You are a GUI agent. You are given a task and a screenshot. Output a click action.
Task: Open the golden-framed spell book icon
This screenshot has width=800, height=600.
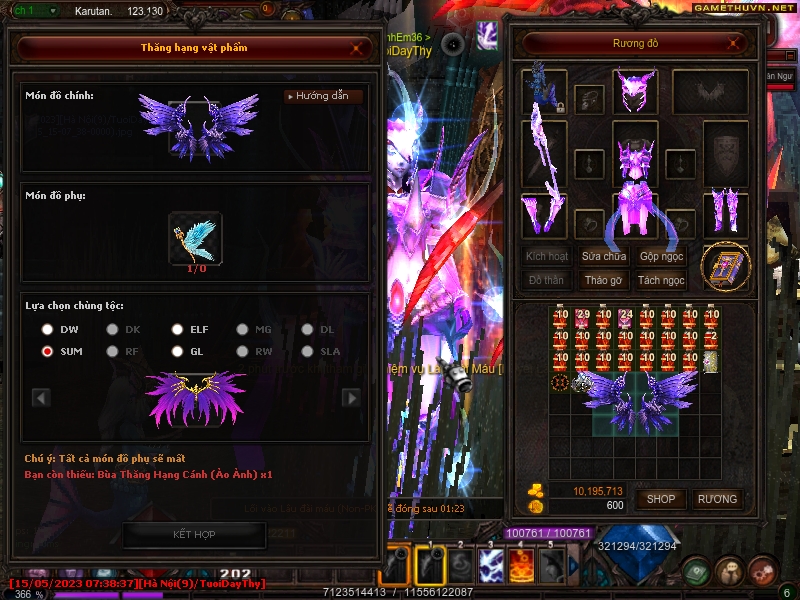coord(725,266)
